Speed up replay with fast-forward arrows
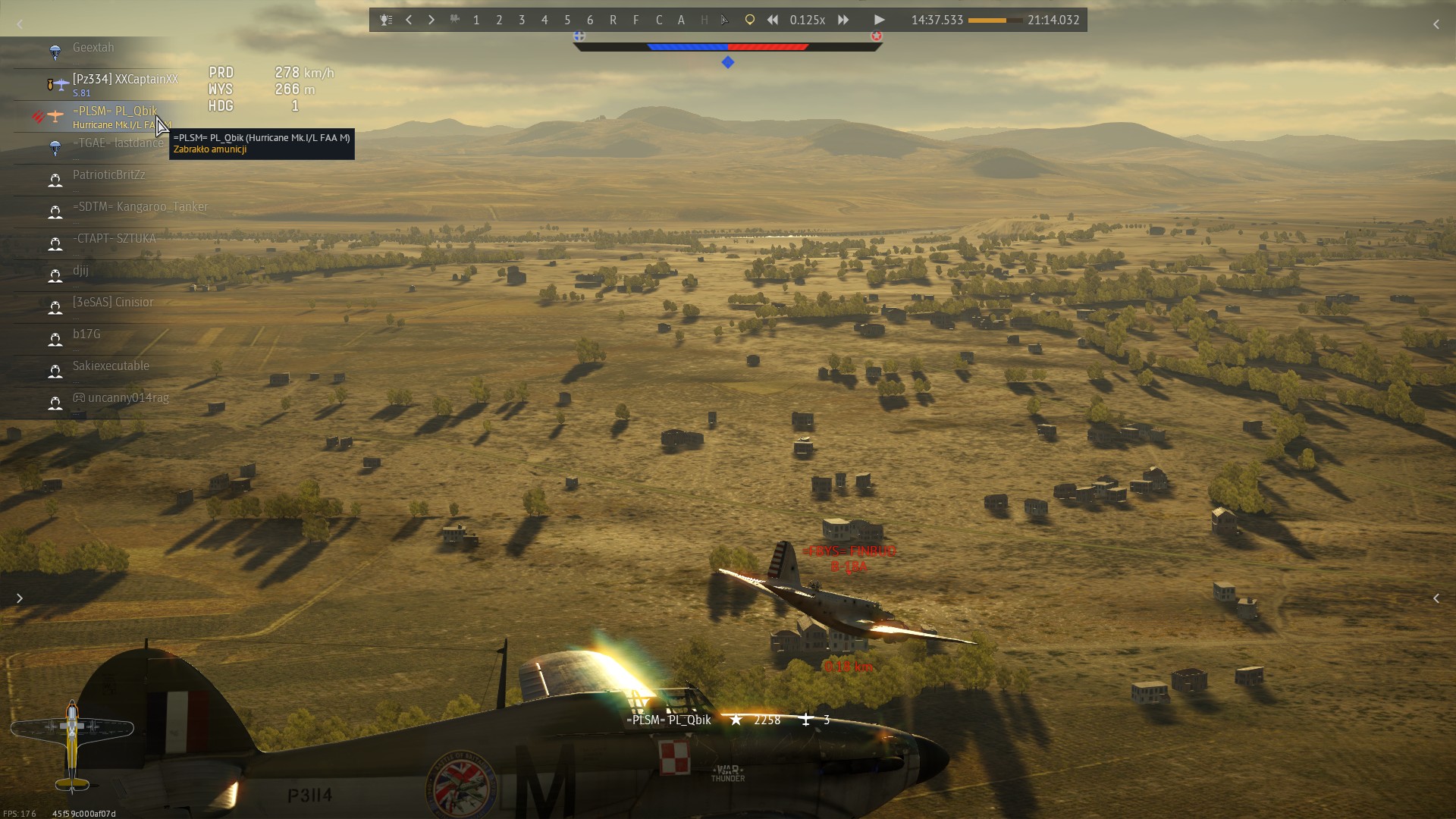The height and width of the screenshot is (819, 1456). (843, 20)
